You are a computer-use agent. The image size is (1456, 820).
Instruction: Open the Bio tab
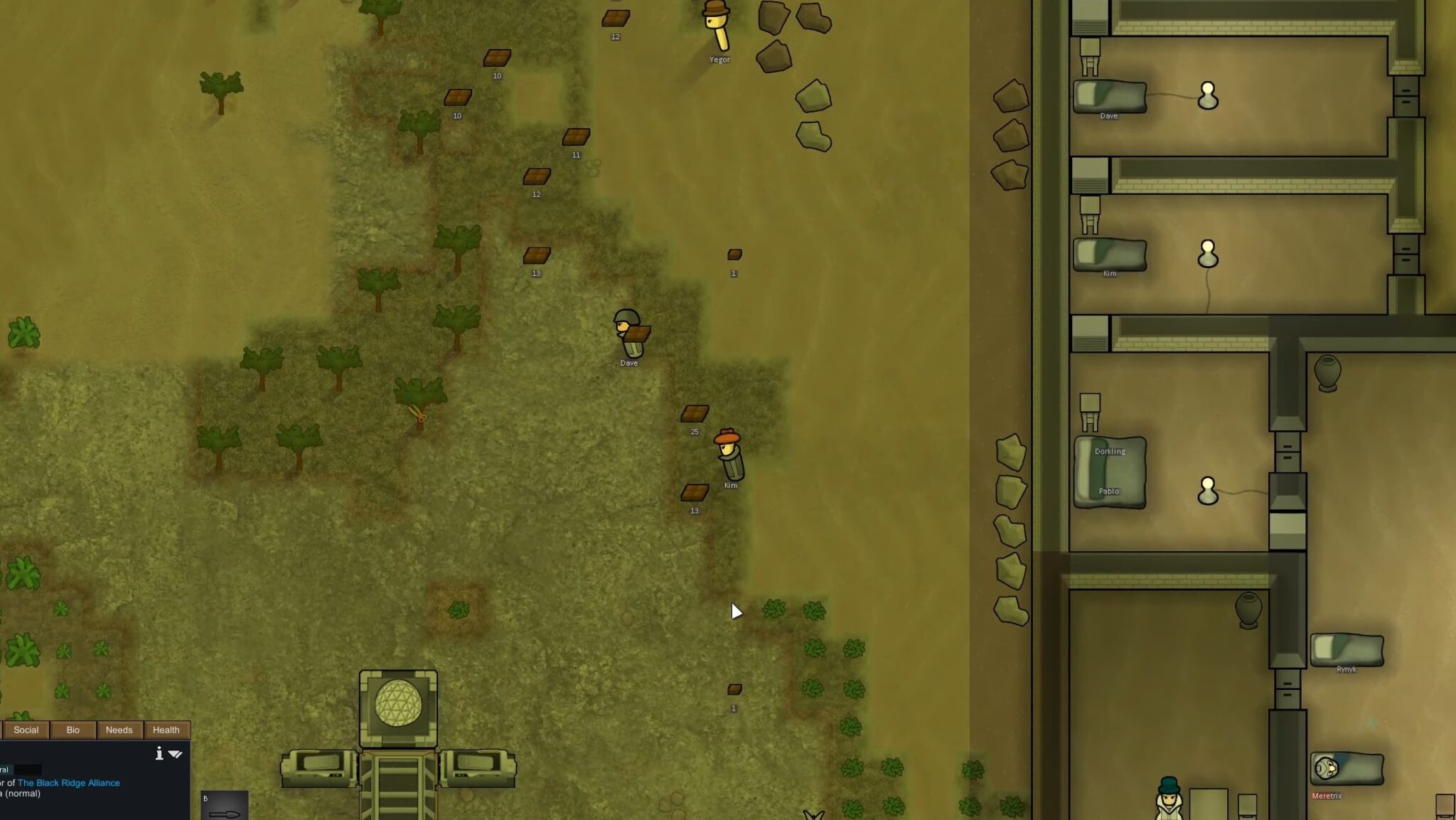pos(73,730)
